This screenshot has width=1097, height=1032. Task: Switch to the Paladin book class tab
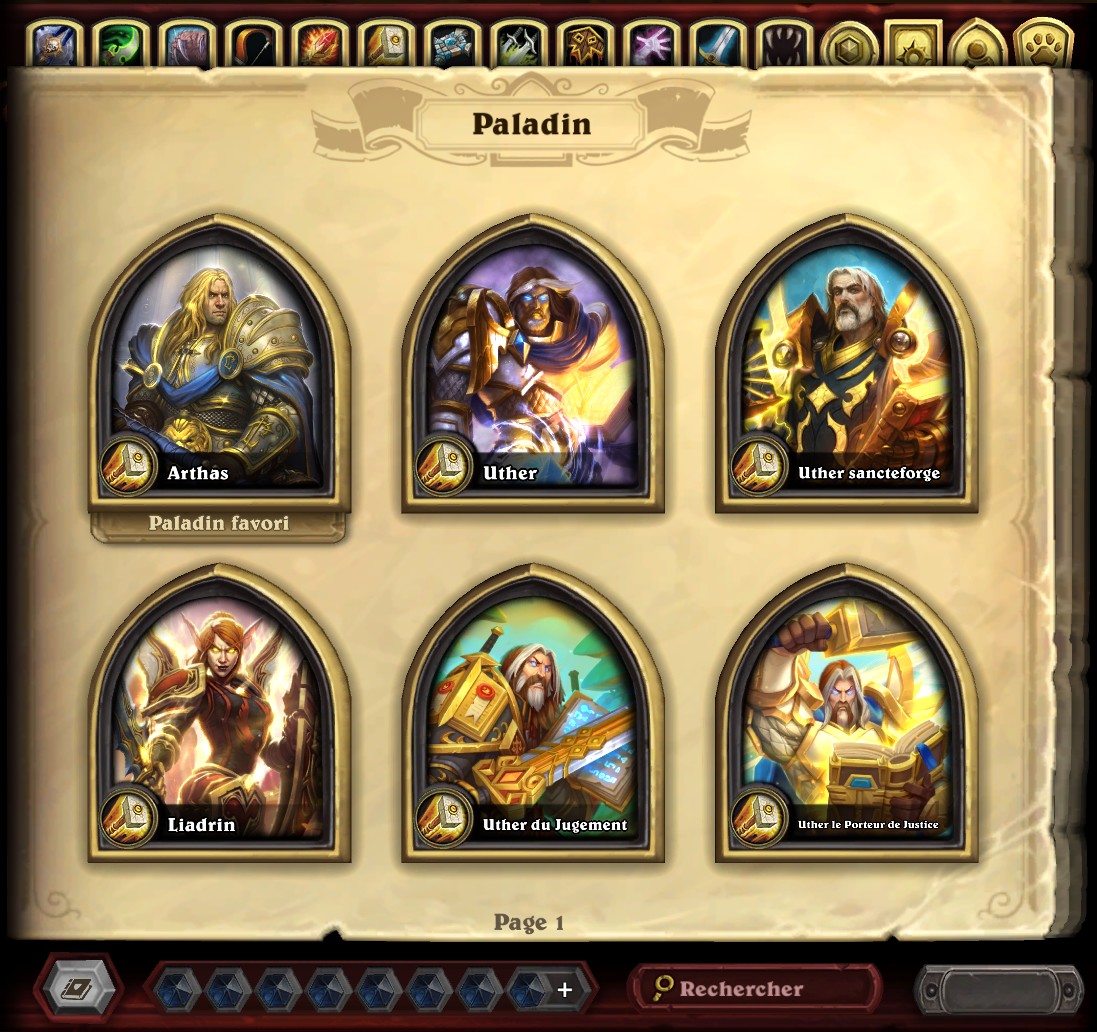pos(385,45)
